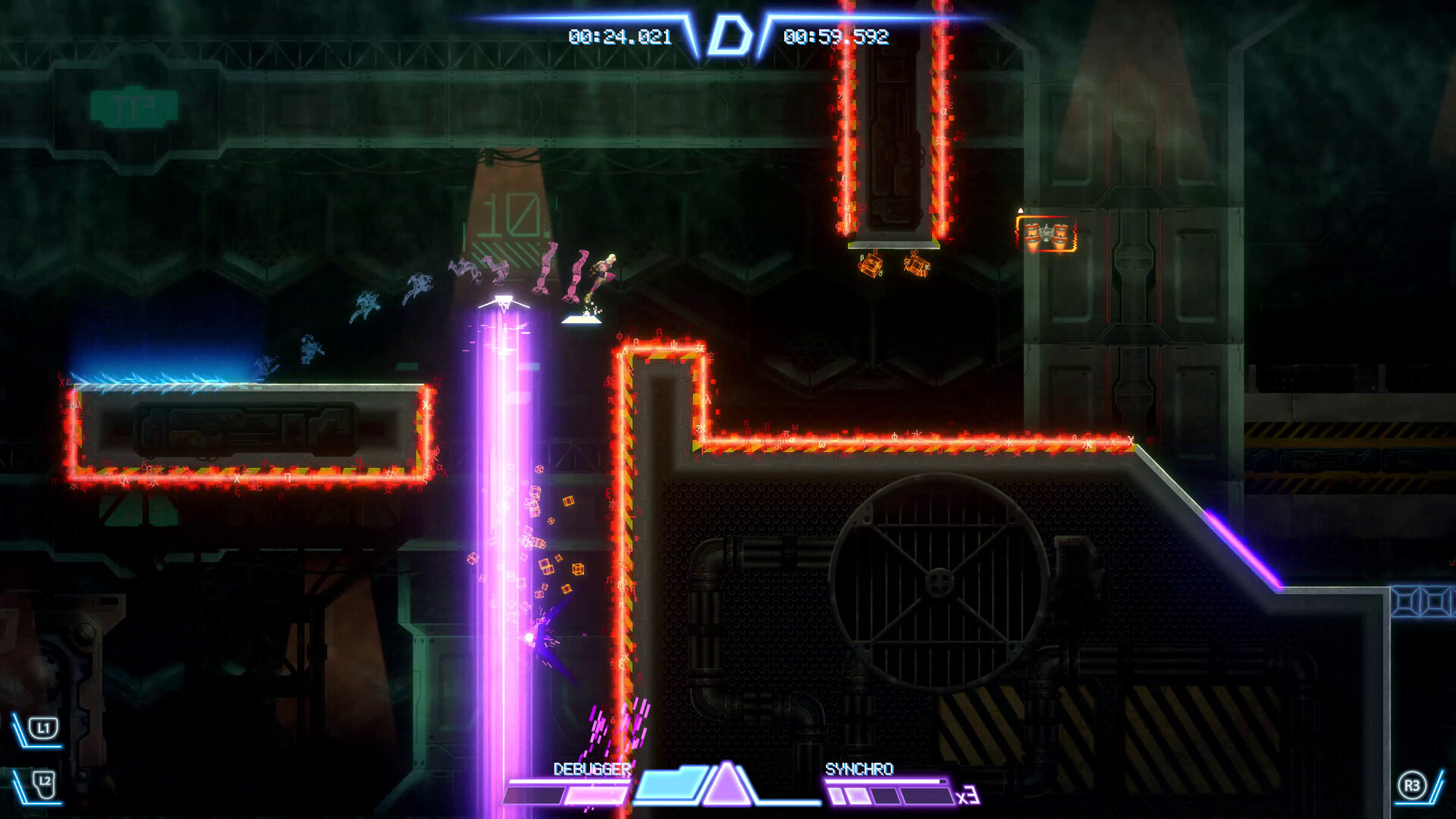Image resolution: width=1456 pixels, height=819 pixels.
Task: Select the jetpack pickup icon near the right wall
Action: coord(1046,233)
